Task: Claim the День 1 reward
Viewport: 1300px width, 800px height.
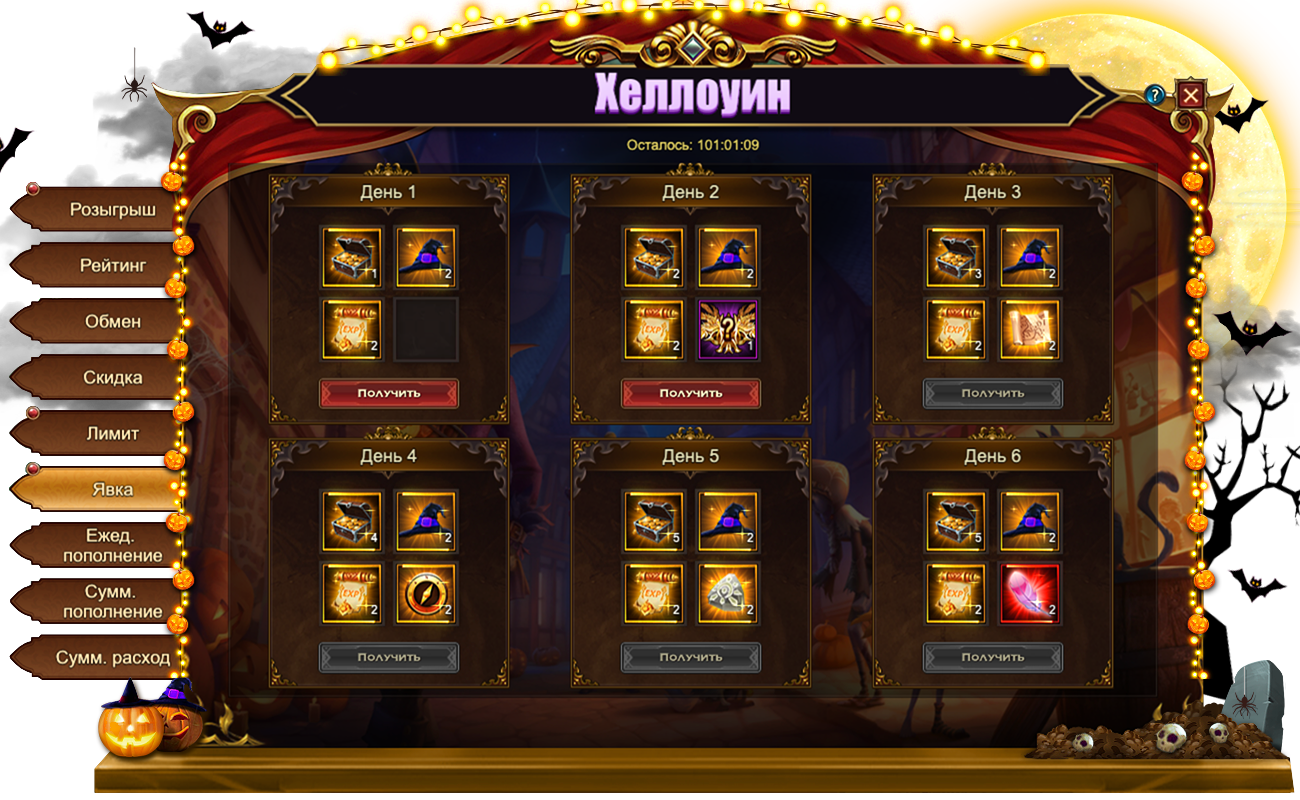Action: click(389, 393)
